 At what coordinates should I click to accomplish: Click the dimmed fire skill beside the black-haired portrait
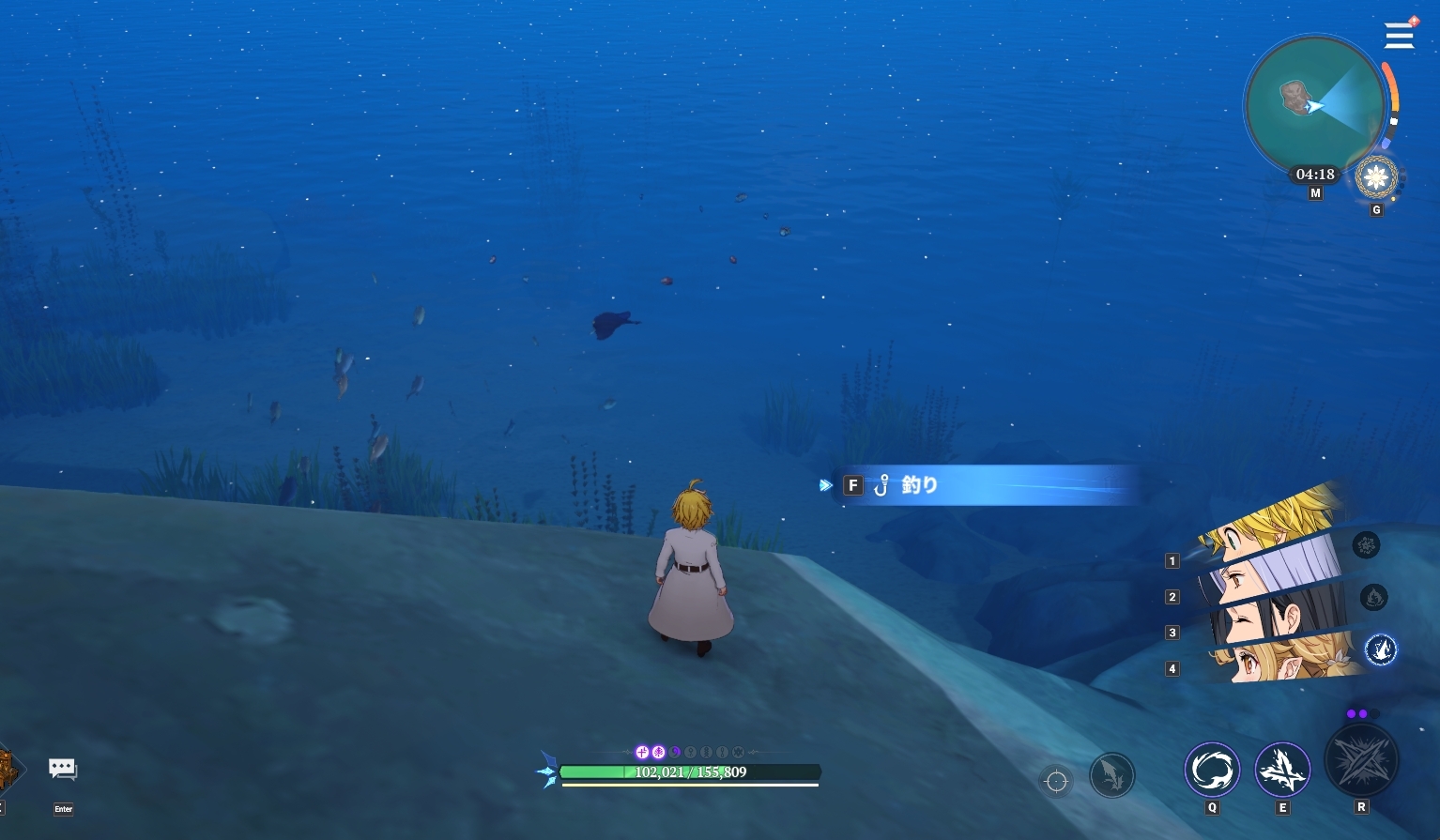coord(1373,597)
